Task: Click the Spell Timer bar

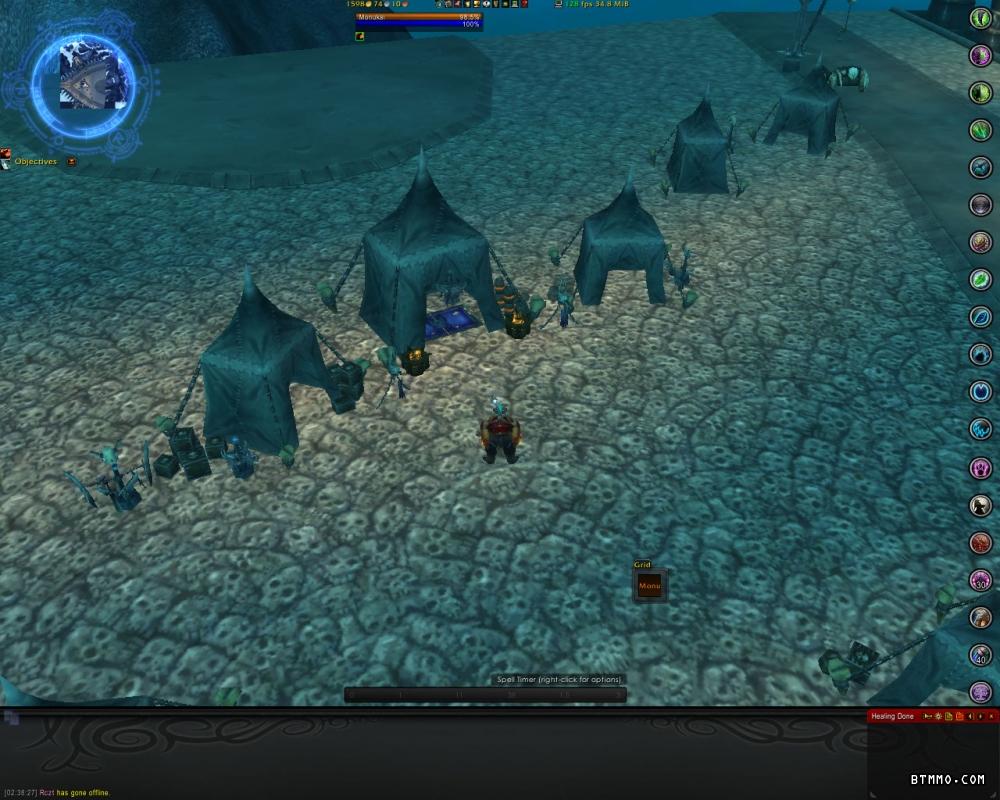Action: [486, 694]
